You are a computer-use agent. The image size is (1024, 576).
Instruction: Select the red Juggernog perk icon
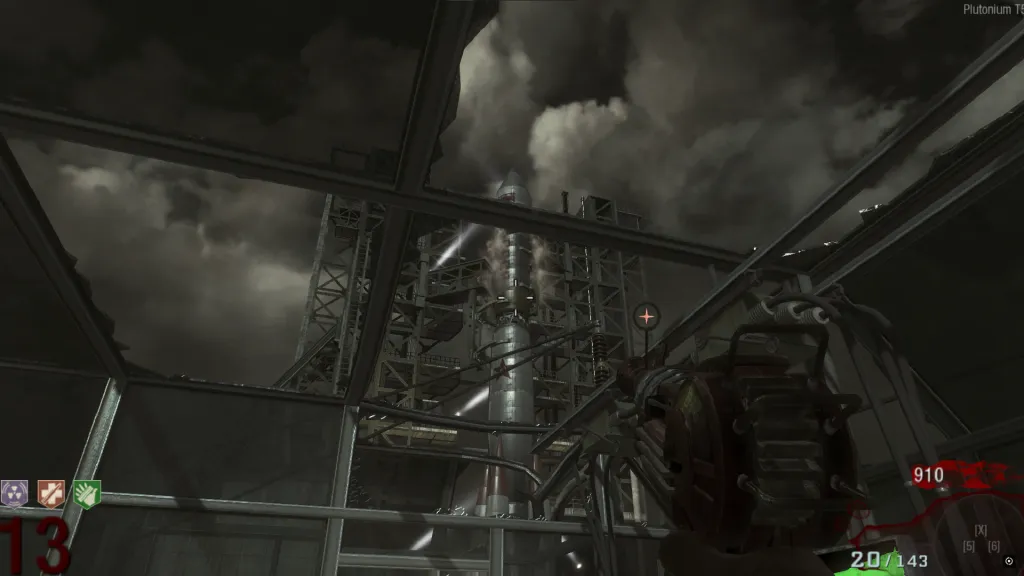[x=51, y=493]
